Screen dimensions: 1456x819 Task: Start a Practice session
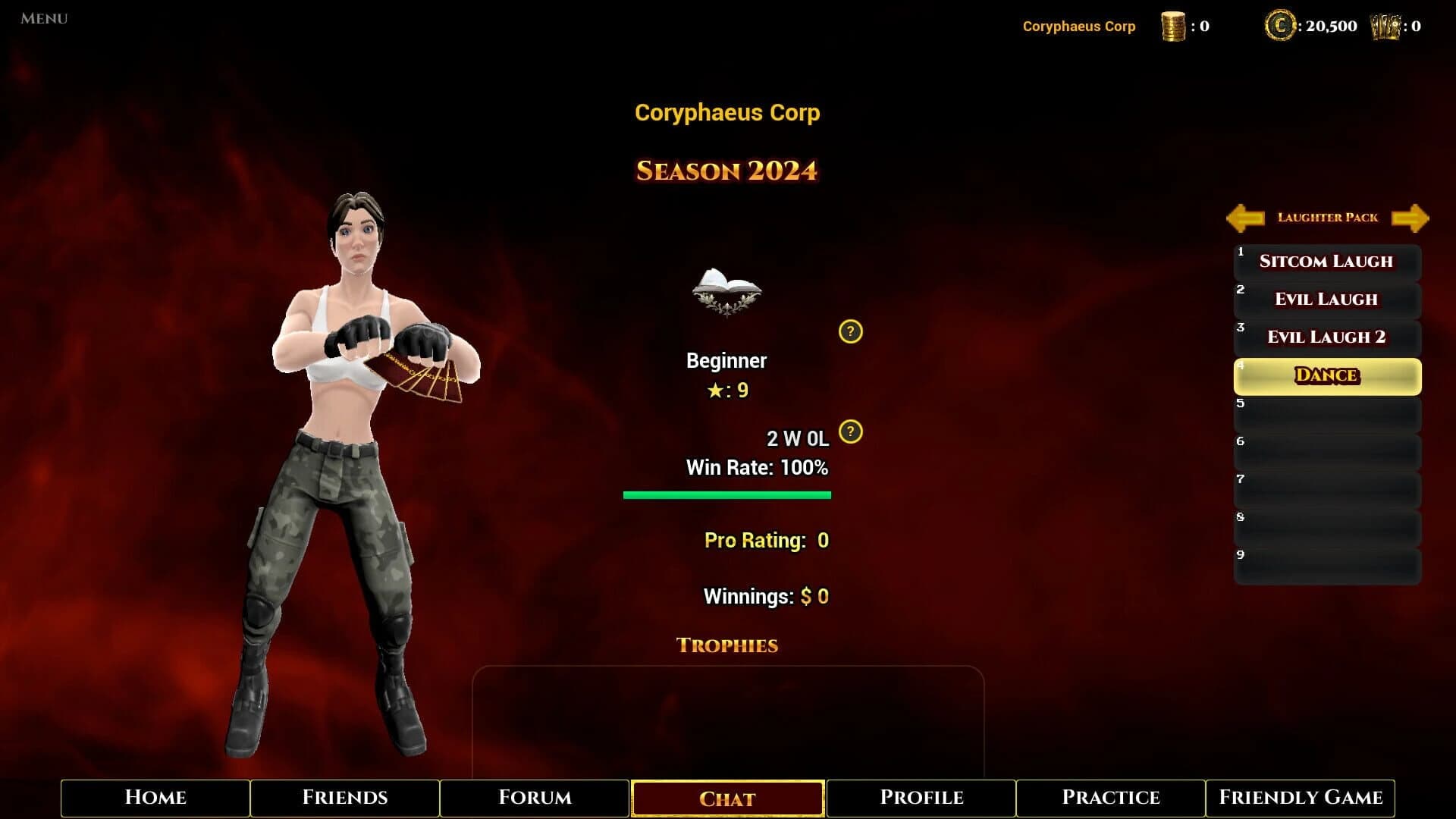1110,798
